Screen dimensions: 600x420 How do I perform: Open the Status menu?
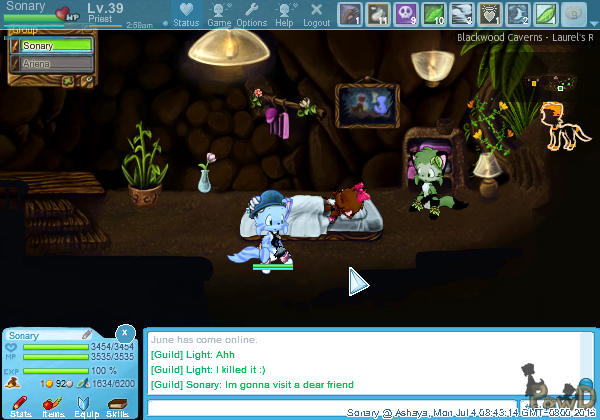click(x=186, y=14)
